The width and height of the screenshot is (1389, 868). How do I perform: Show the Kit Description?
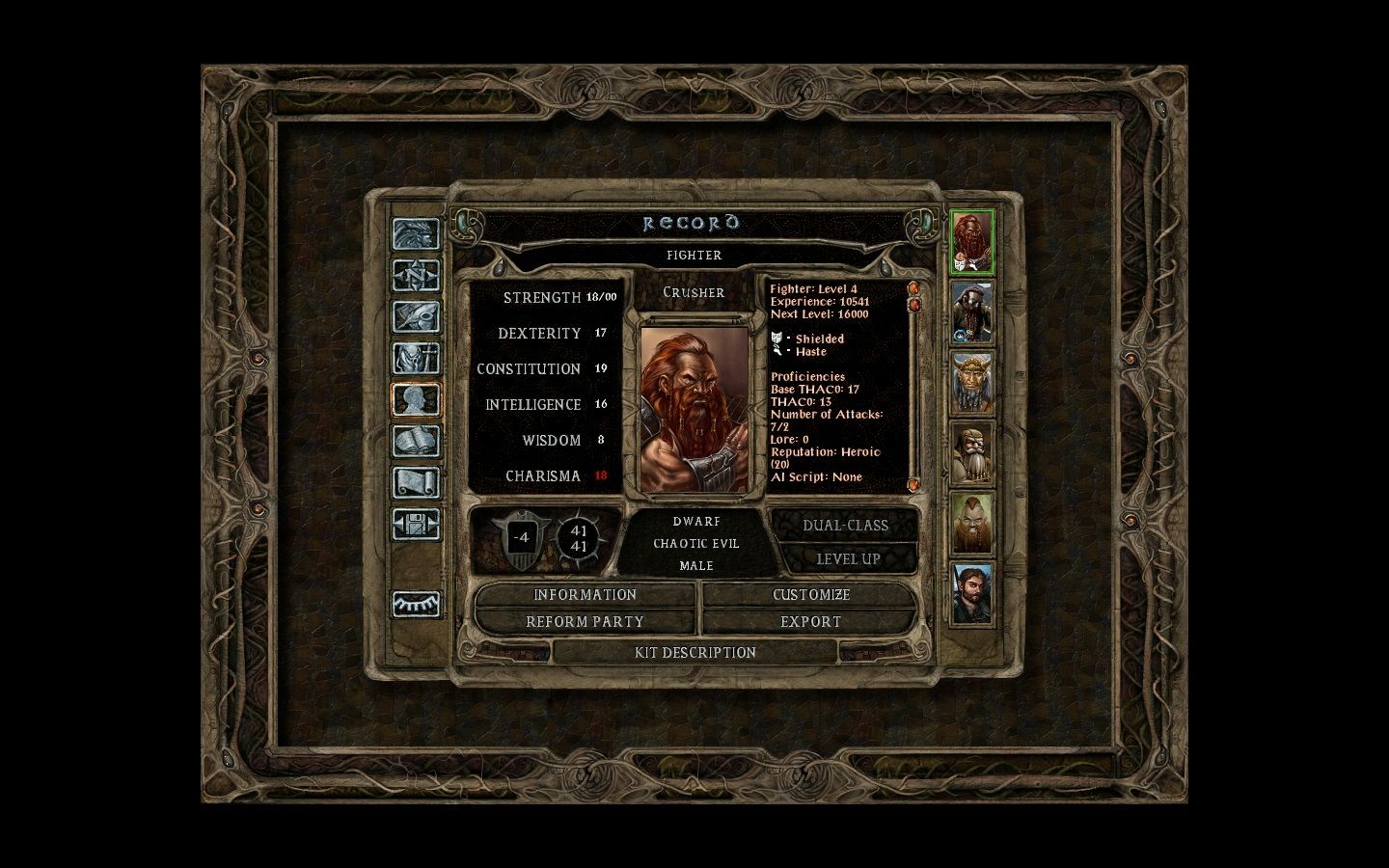[694, 653]
